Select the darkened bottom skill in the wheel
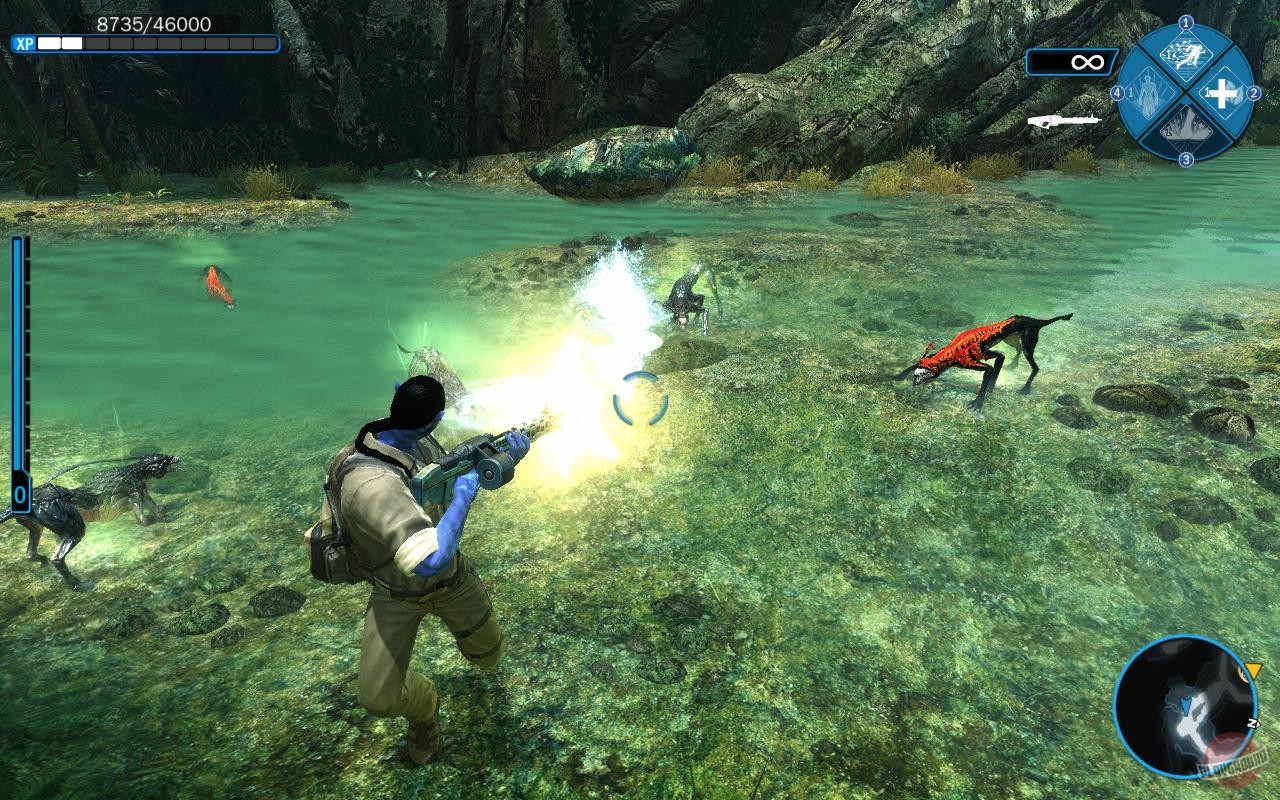1280x800 pixels. tap(1186, 128)
